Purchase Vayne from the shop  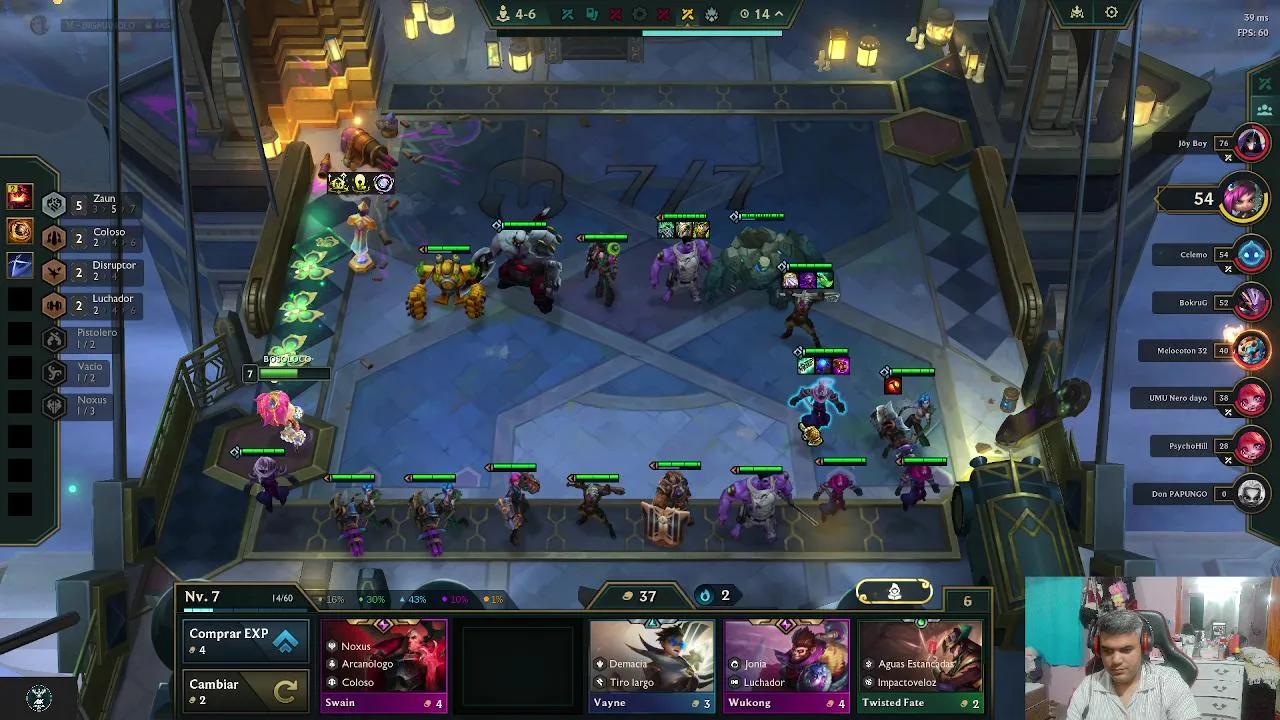(x=651, y=664)
